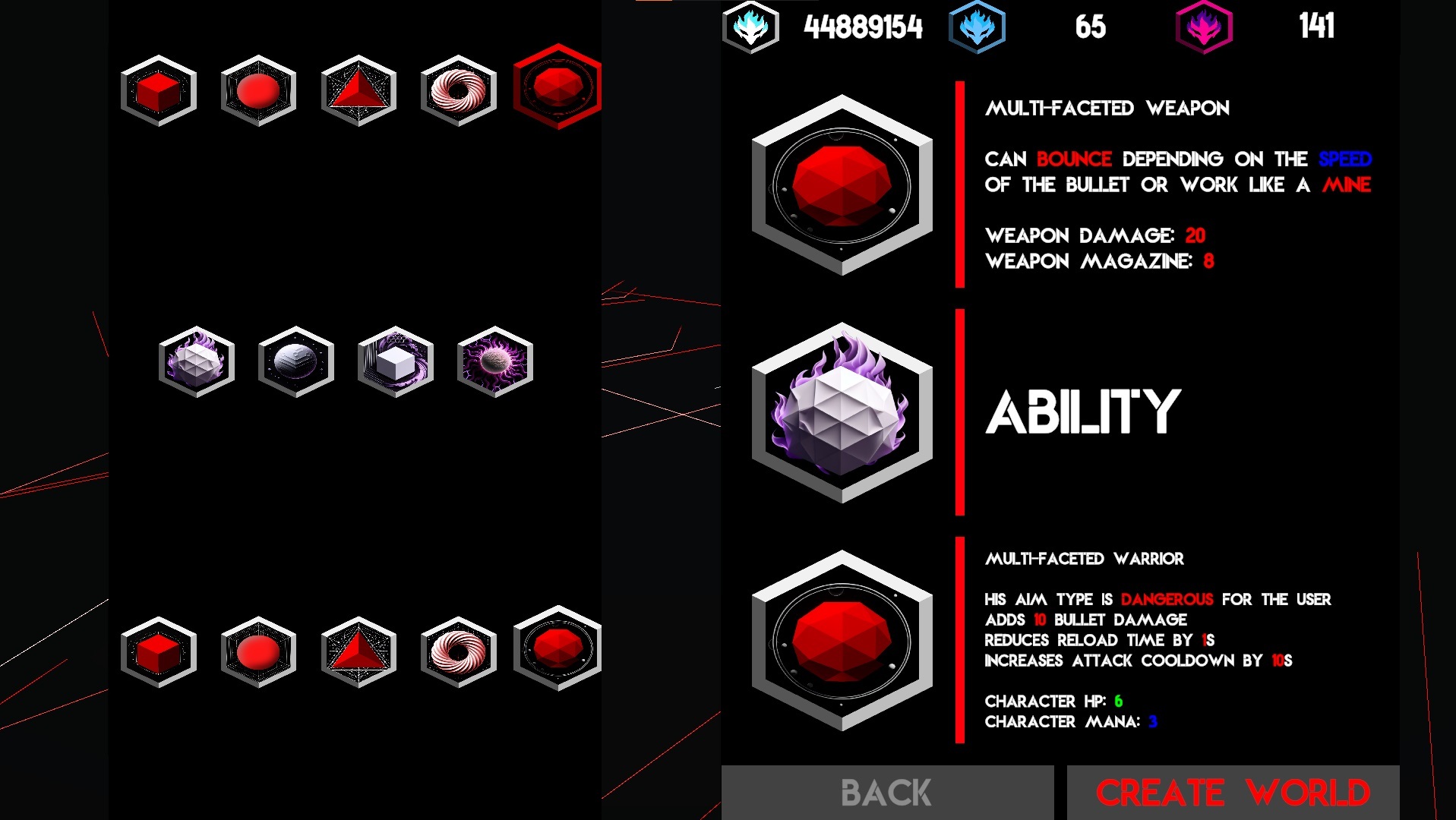Screen dimensions: 1456x820
Task: Pick the red spiral torus weapon
Action: click(458, 91)
